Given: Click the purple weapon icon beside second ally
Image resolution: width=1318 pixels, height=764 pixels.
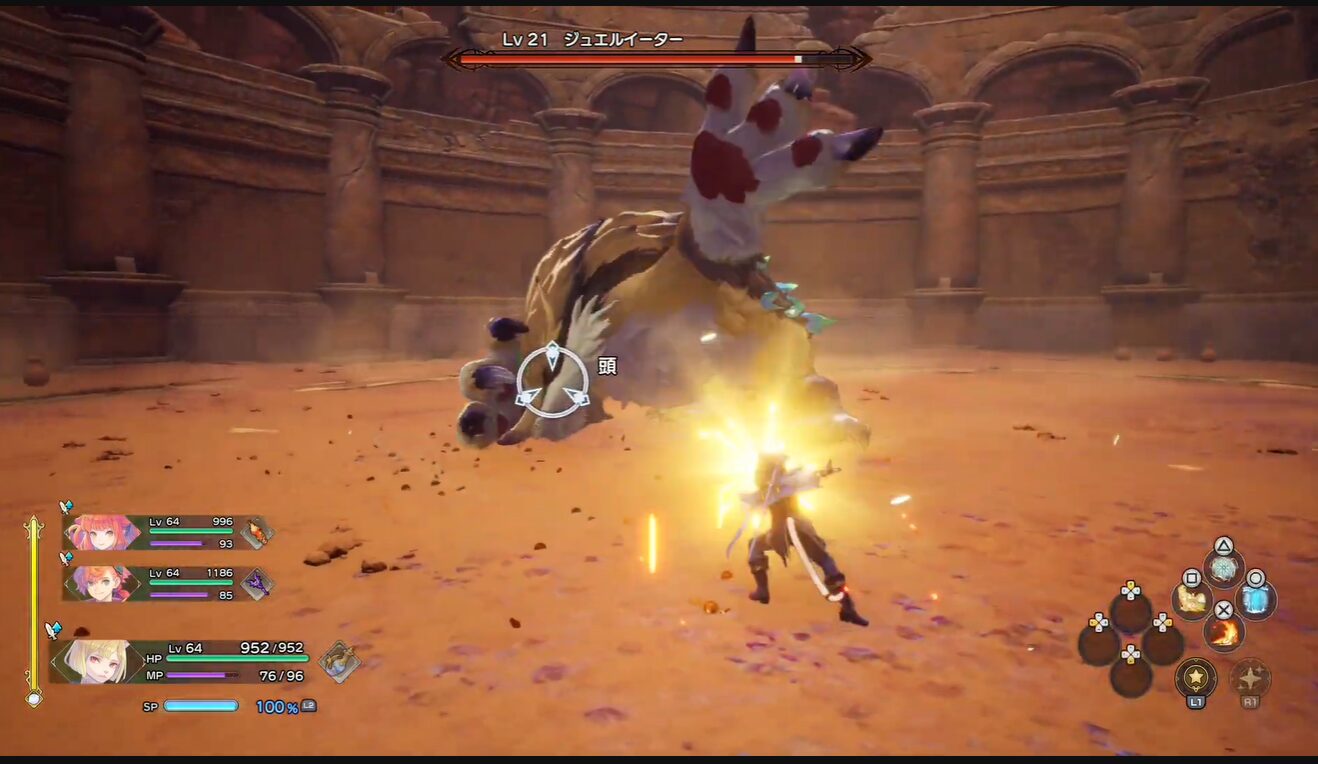Looking at the screenshot, I should click(x=257, y=583).
